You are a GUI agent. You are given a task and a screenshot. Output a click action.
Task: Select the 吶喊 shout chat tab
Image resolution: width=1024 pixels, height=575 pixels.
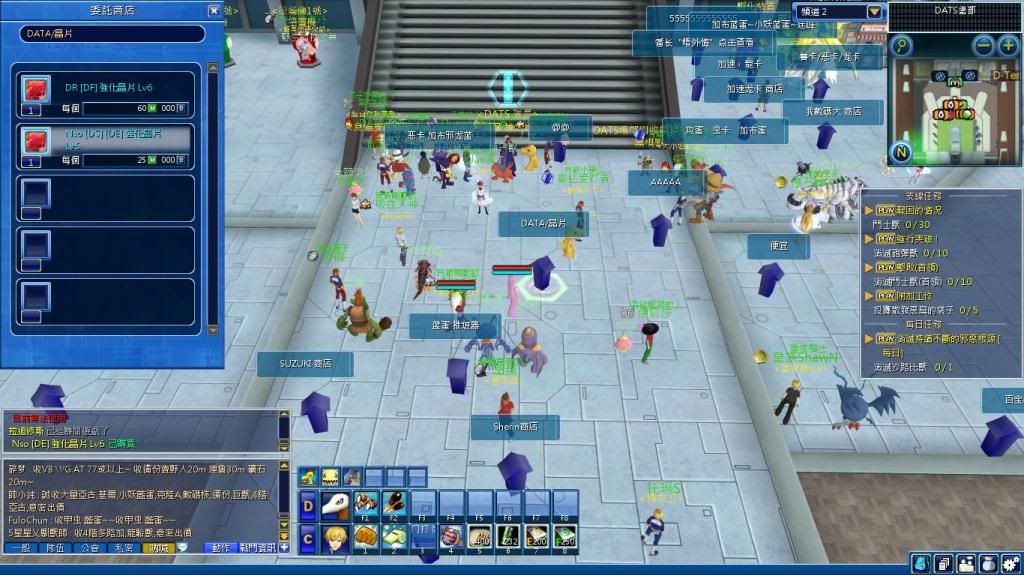[158, 548]
